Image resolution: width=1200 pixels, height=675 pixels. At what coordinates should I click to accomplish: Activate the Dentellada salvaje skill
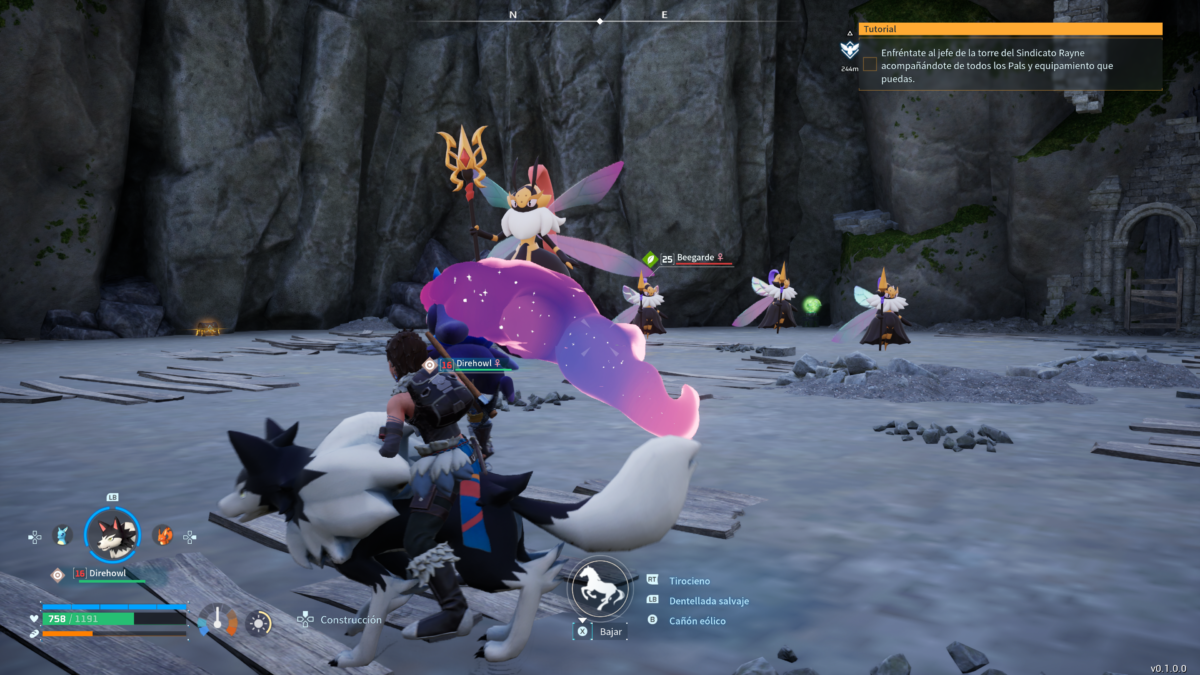coord(708,601)
